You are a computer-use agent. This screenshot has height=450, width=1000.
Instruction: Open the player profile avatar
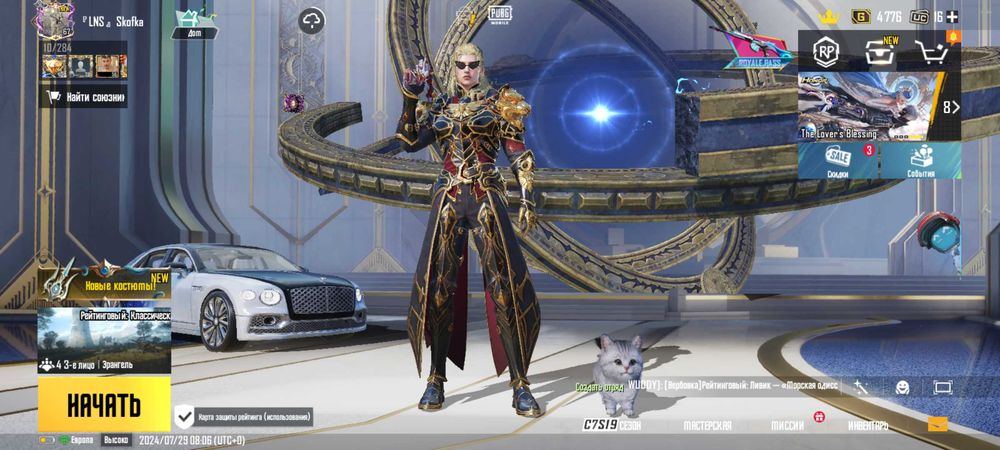click(52, 20)
